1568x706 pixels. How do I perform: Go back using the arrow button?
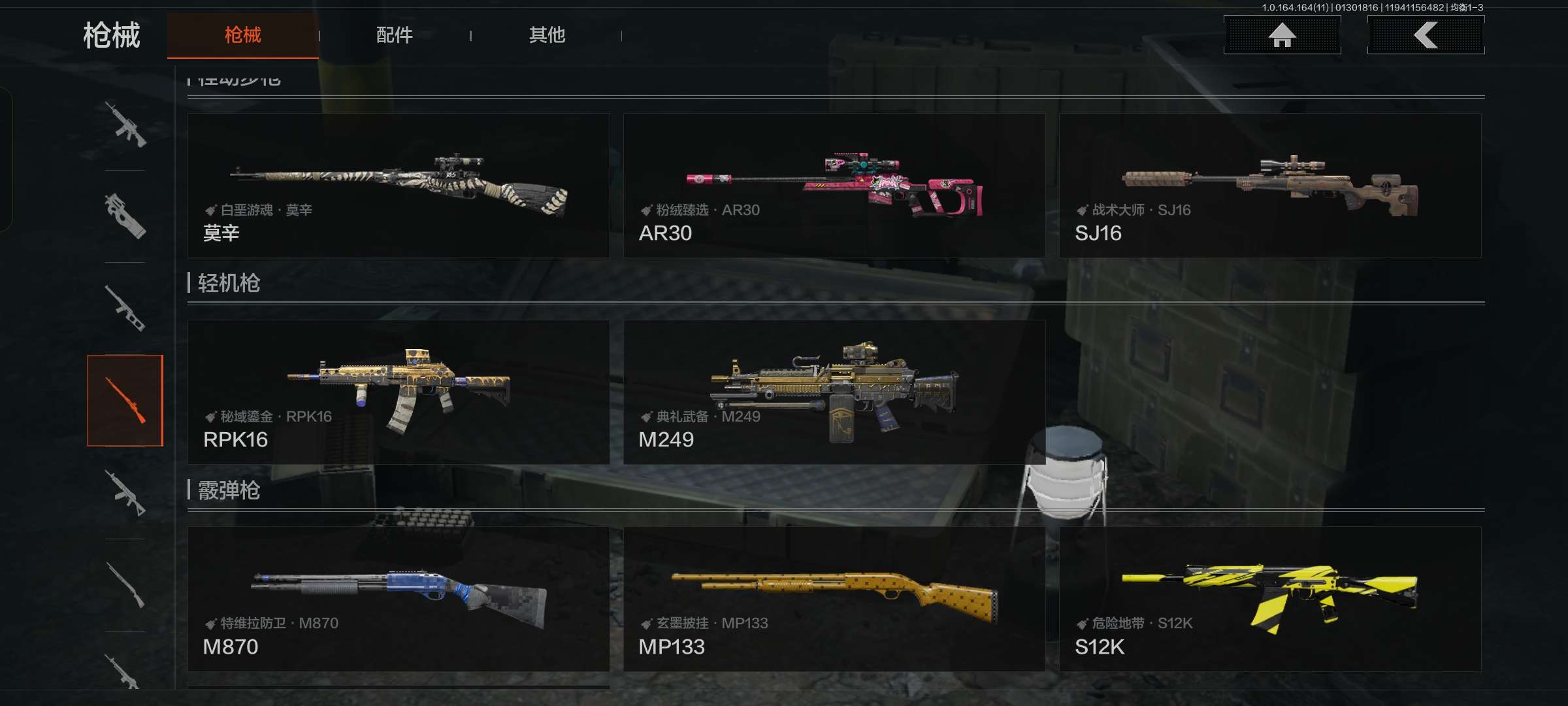[1426, 35]
